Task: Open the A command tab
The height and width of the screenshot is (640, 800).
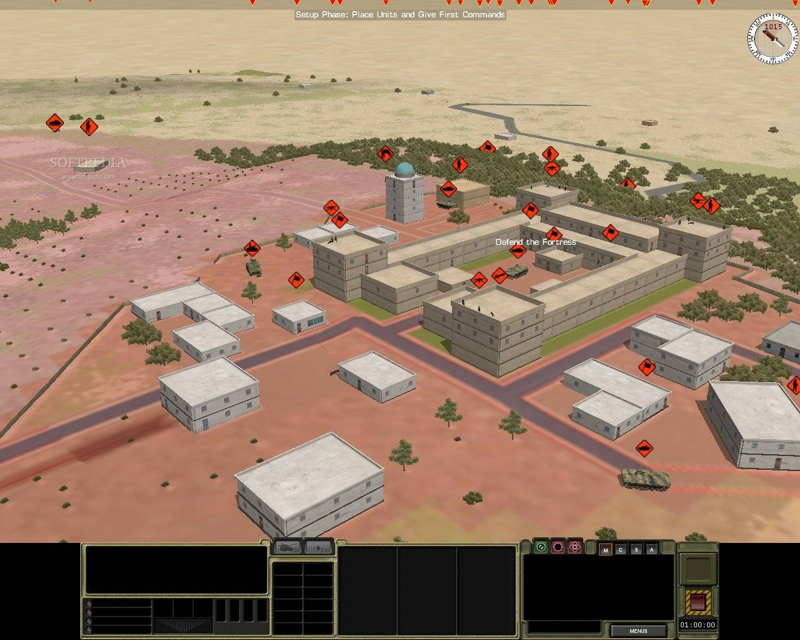Action: [x=652, y=549]
